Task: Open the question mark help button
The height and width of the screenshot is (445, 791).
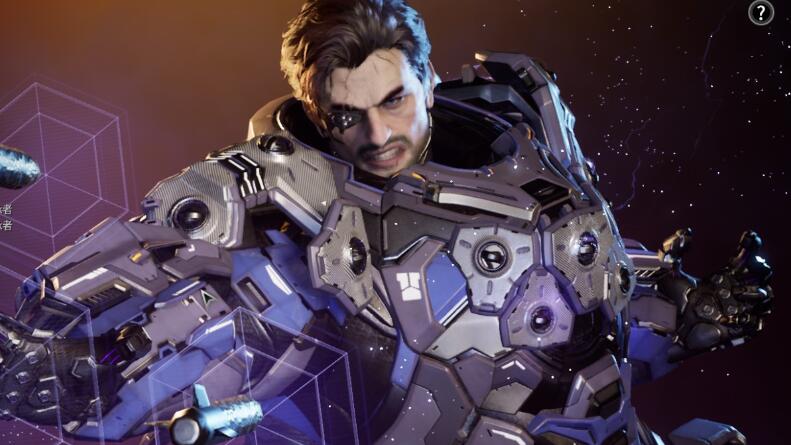Action: point(761,13)
